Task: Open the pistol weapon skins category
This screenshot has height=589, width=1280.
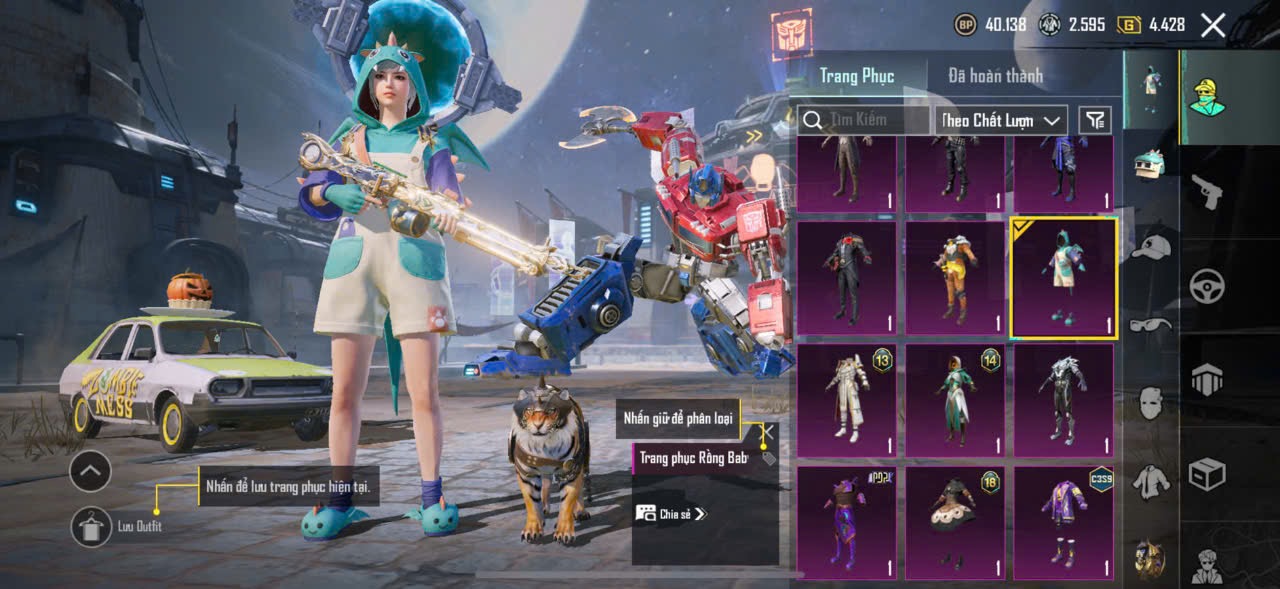Action: (1207, 190)
